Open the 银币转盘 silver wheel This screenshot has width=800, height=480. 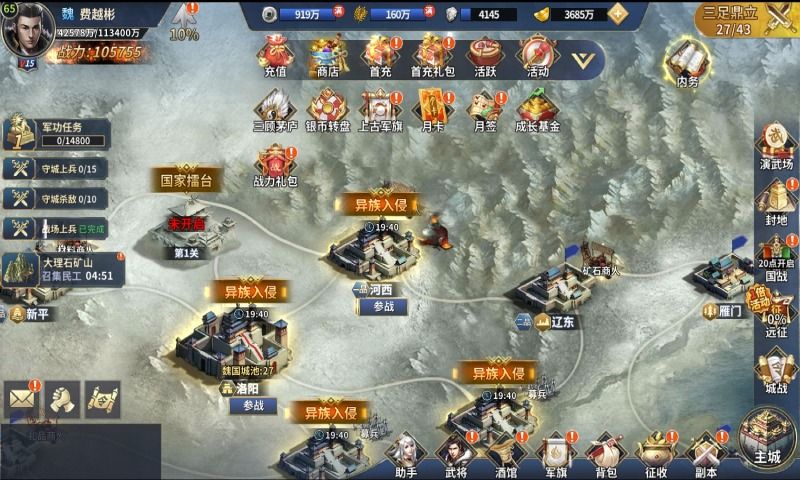pyautogui.click(x=327, y=108)
